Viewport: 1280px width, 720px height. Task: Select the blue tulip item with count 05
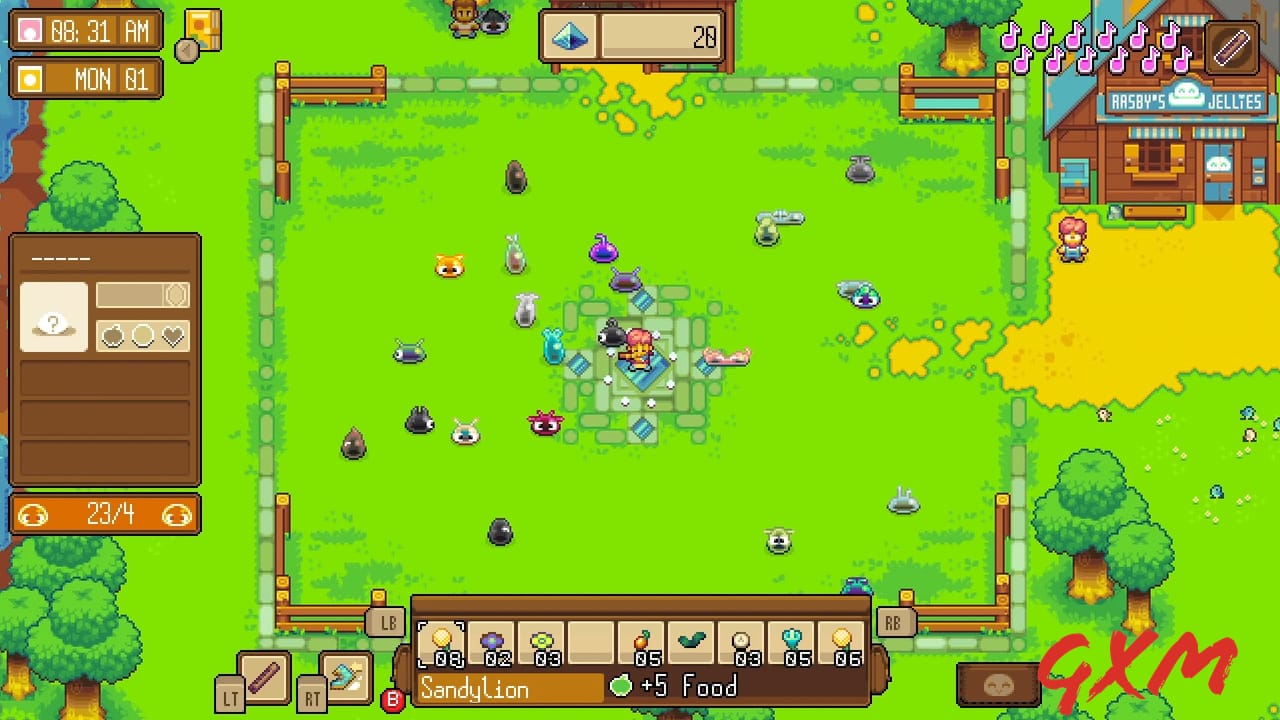[793, 643]
